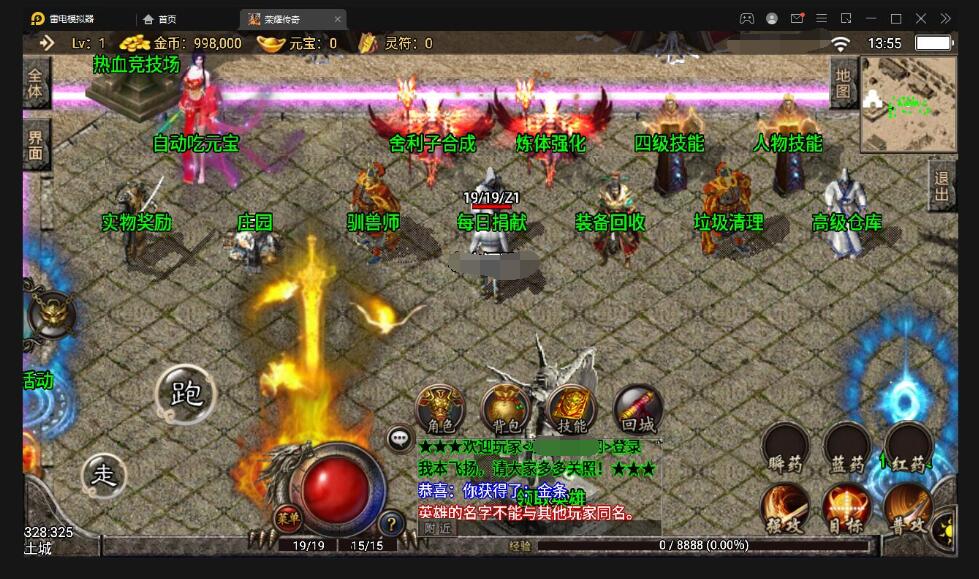
Task: Open the 地图 map button
Action: coord(844,83)
